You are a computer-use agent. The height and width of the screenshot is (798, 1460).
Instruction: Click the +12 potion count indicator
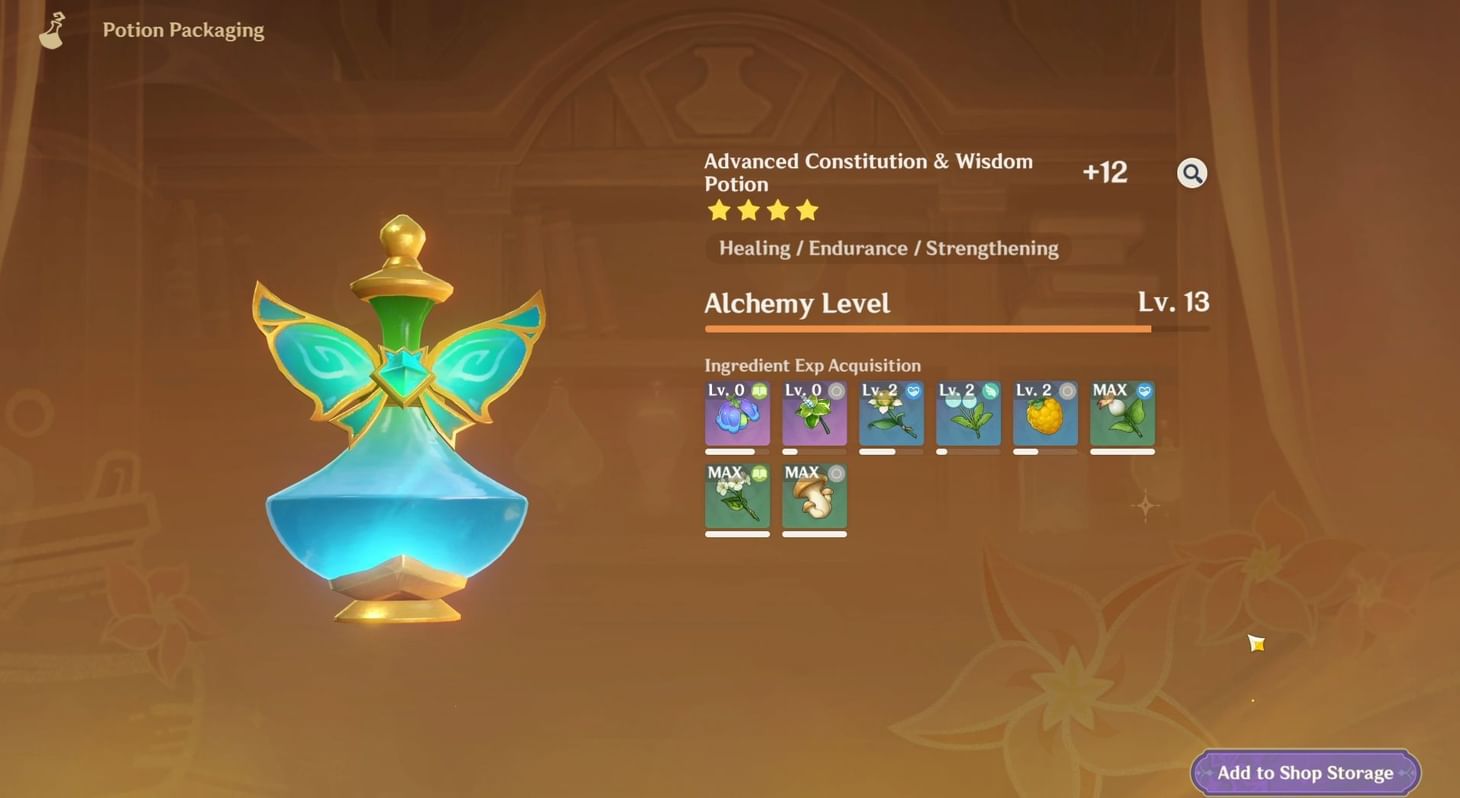1105,172
